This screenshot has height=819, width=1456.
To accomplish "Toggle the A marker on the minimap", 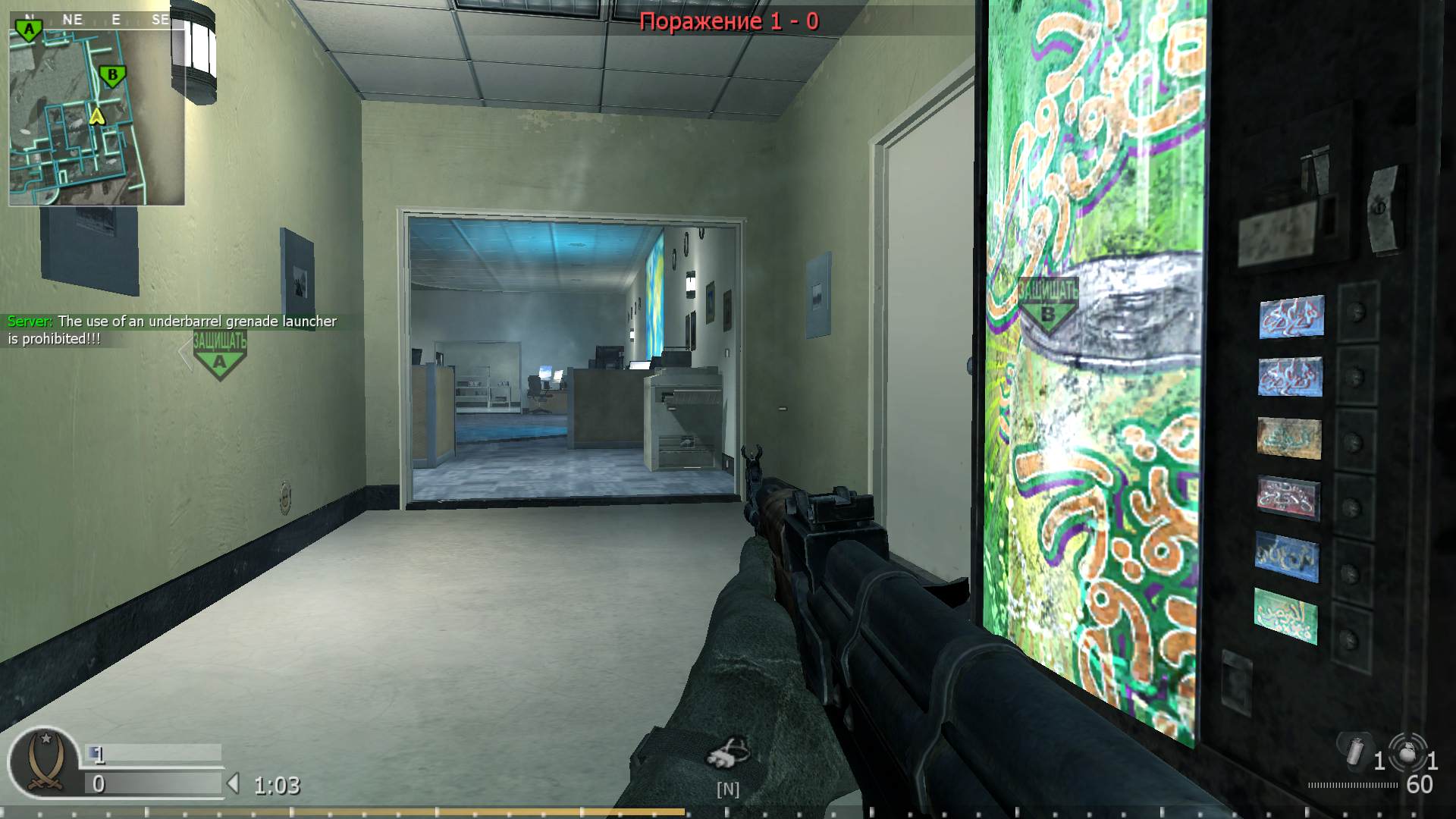I will click(x=27, y=27).
